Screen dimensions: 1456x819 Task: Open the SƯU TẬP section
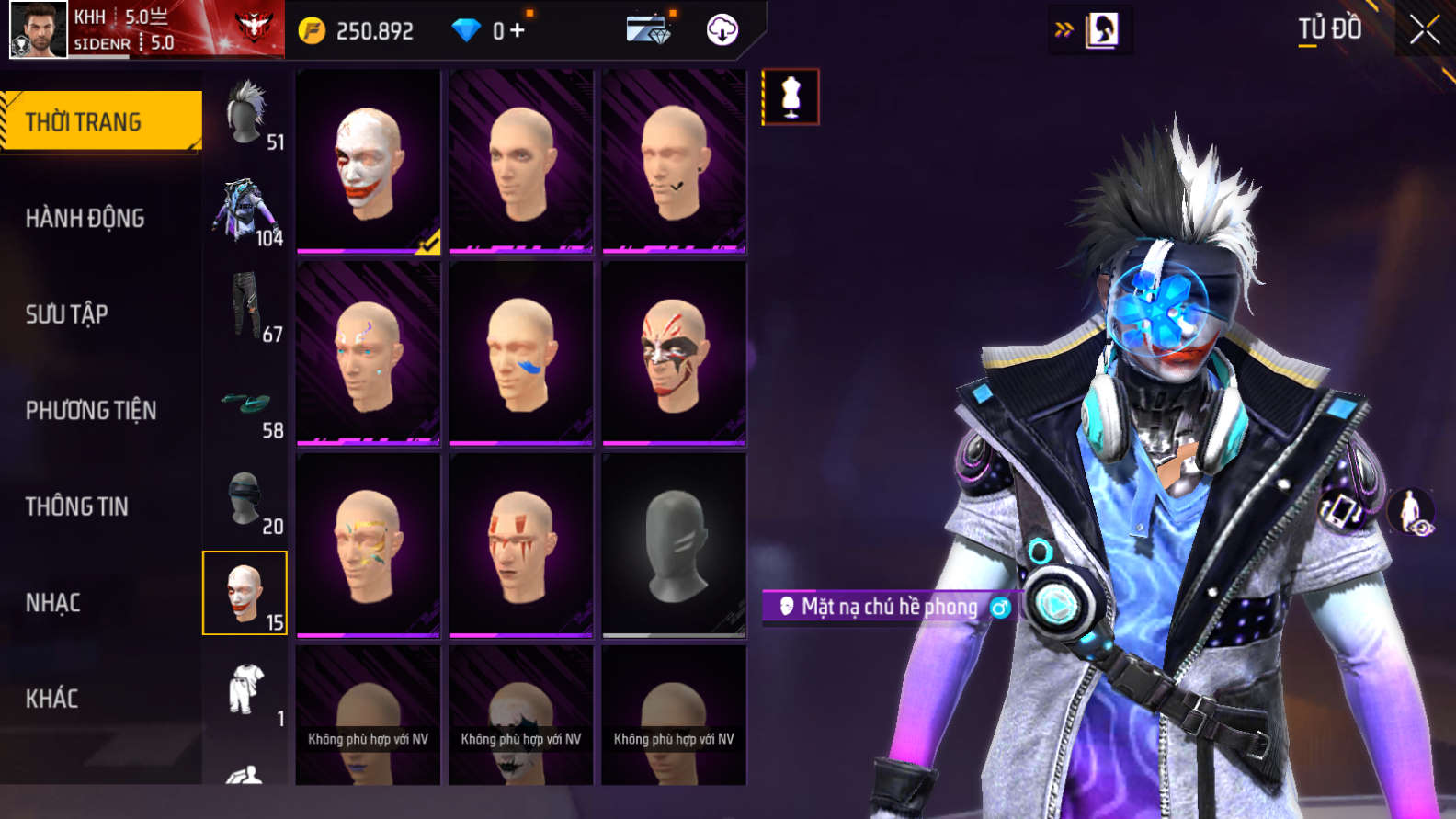[67, 314]
